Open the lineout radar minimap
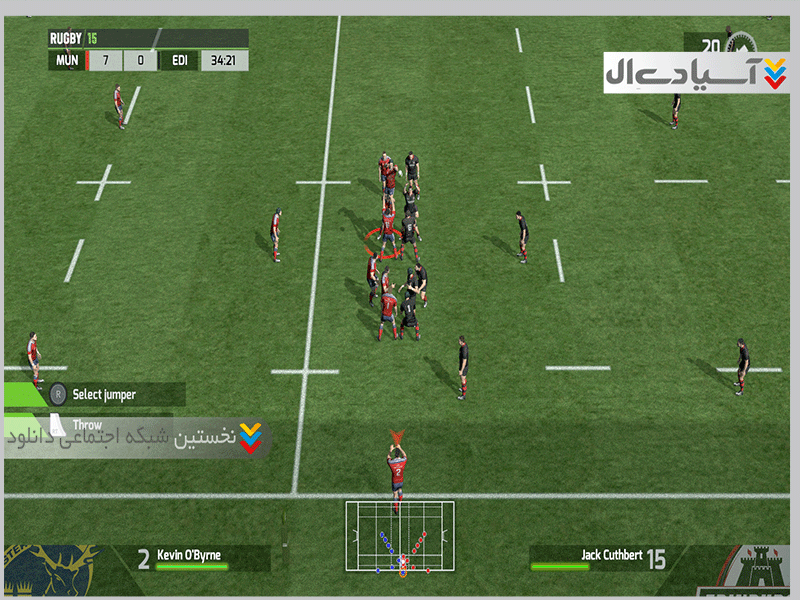 point(400,537)
